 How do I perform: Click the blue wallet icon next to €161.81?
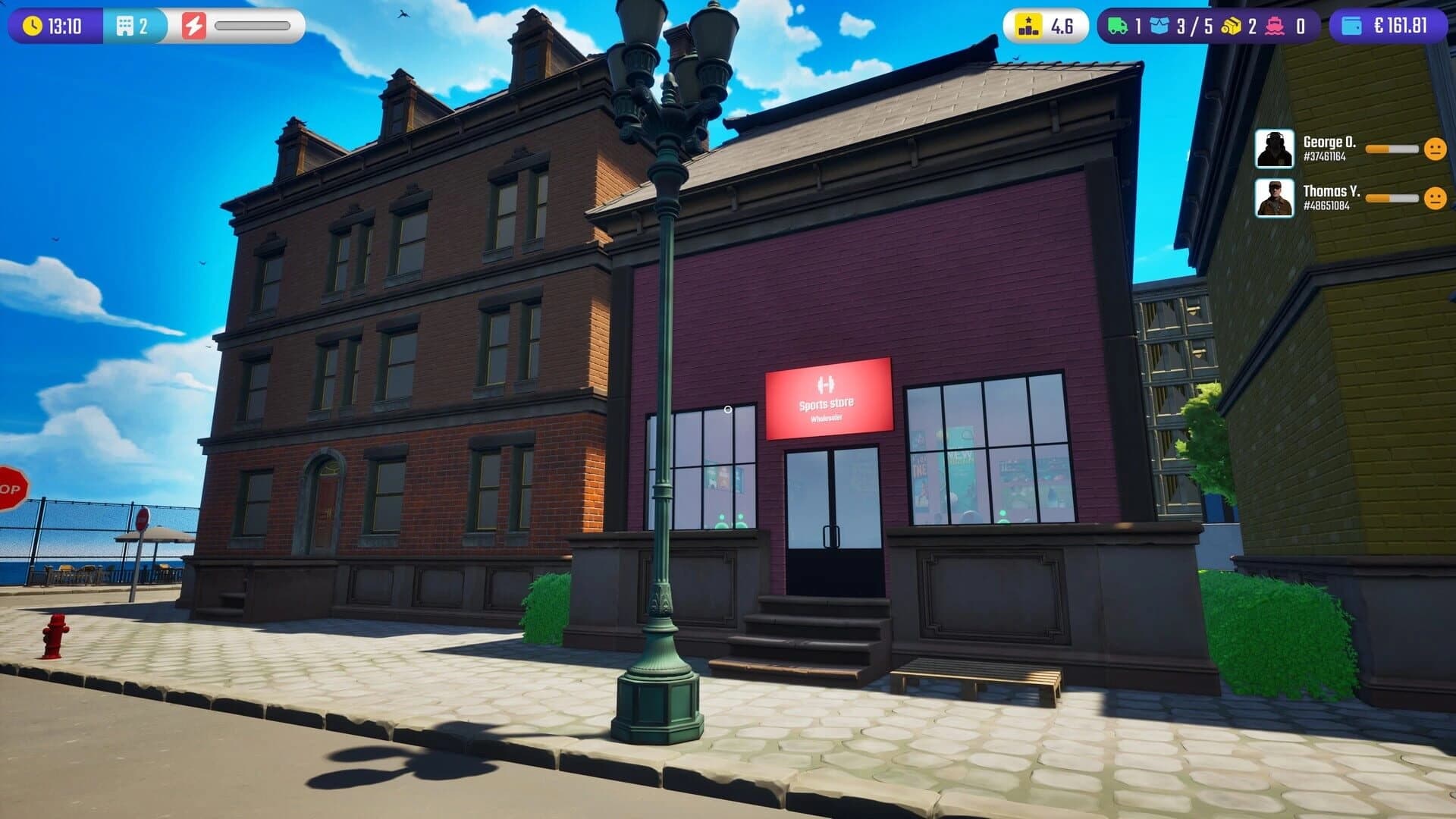click(x=1354, y=25)
